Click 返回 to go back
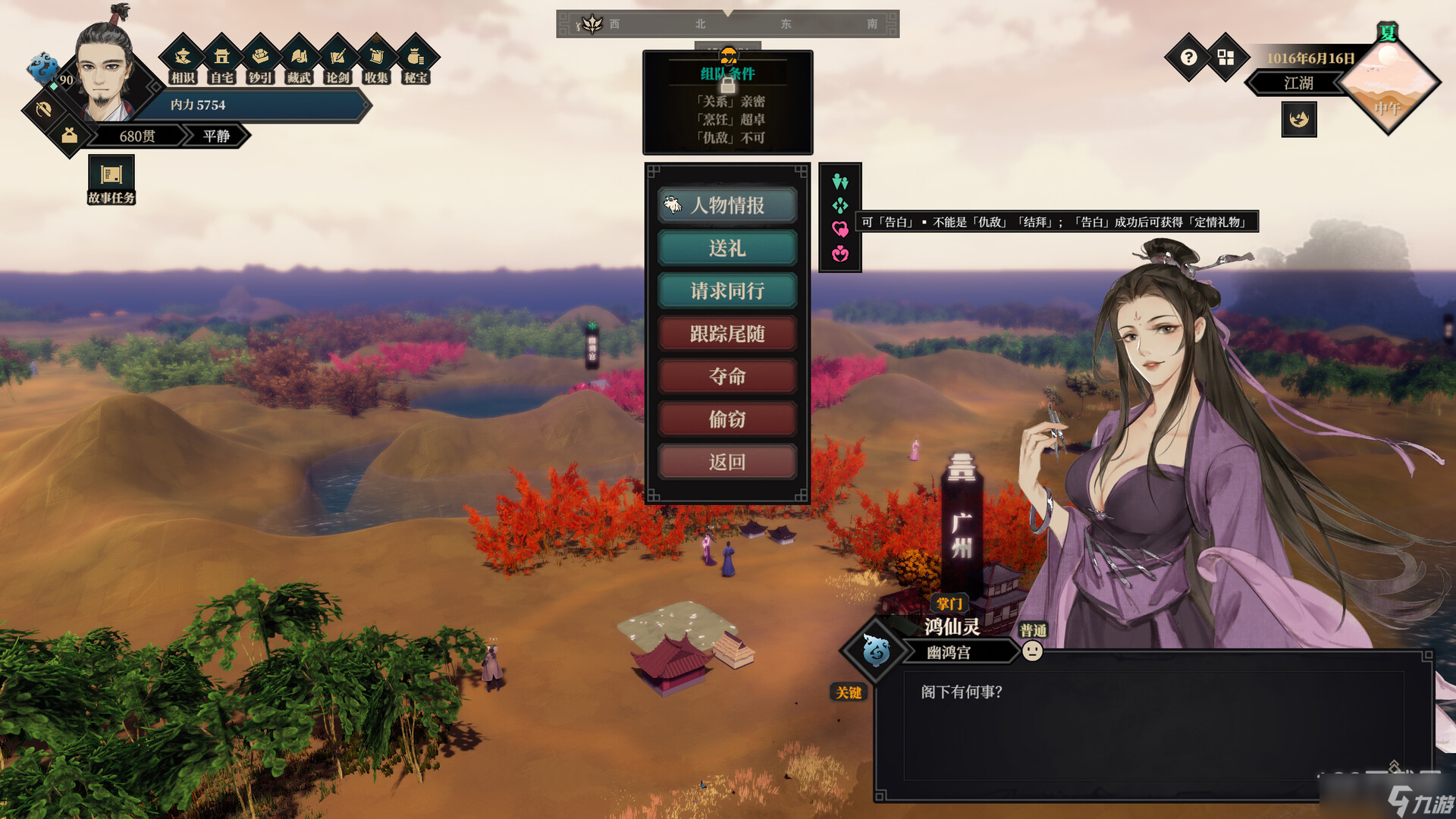This screenshot has height=819, width=1456. click(726, 462)
